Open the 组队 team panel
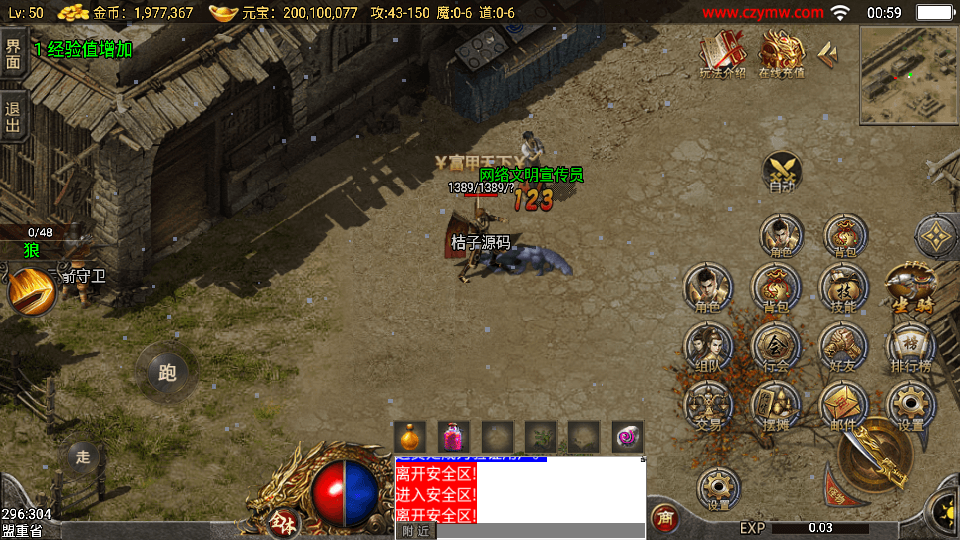 pos(707,347)
